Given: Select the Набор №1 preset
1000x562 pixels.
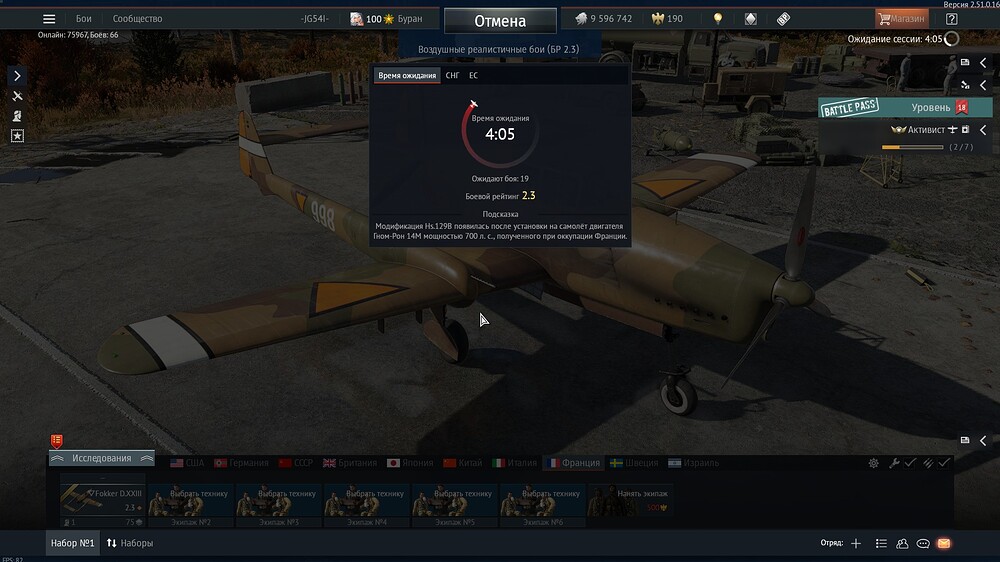Looking at the screenshot, I should [x=73, y=543].
